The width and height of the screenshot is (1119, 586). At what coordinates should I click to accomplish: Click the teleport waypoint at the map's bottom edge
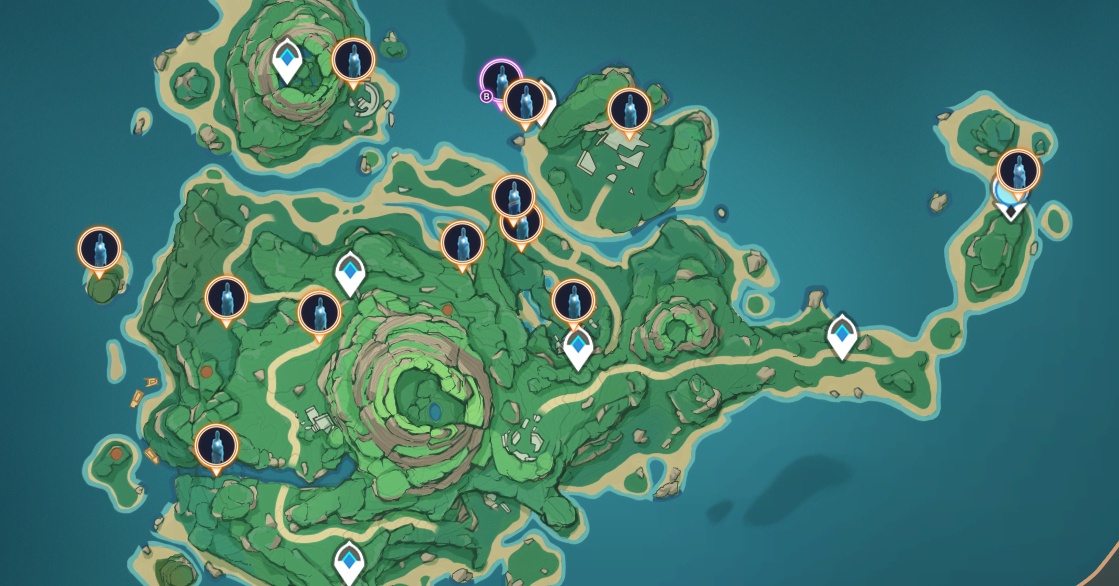click(x=348, y=562)
